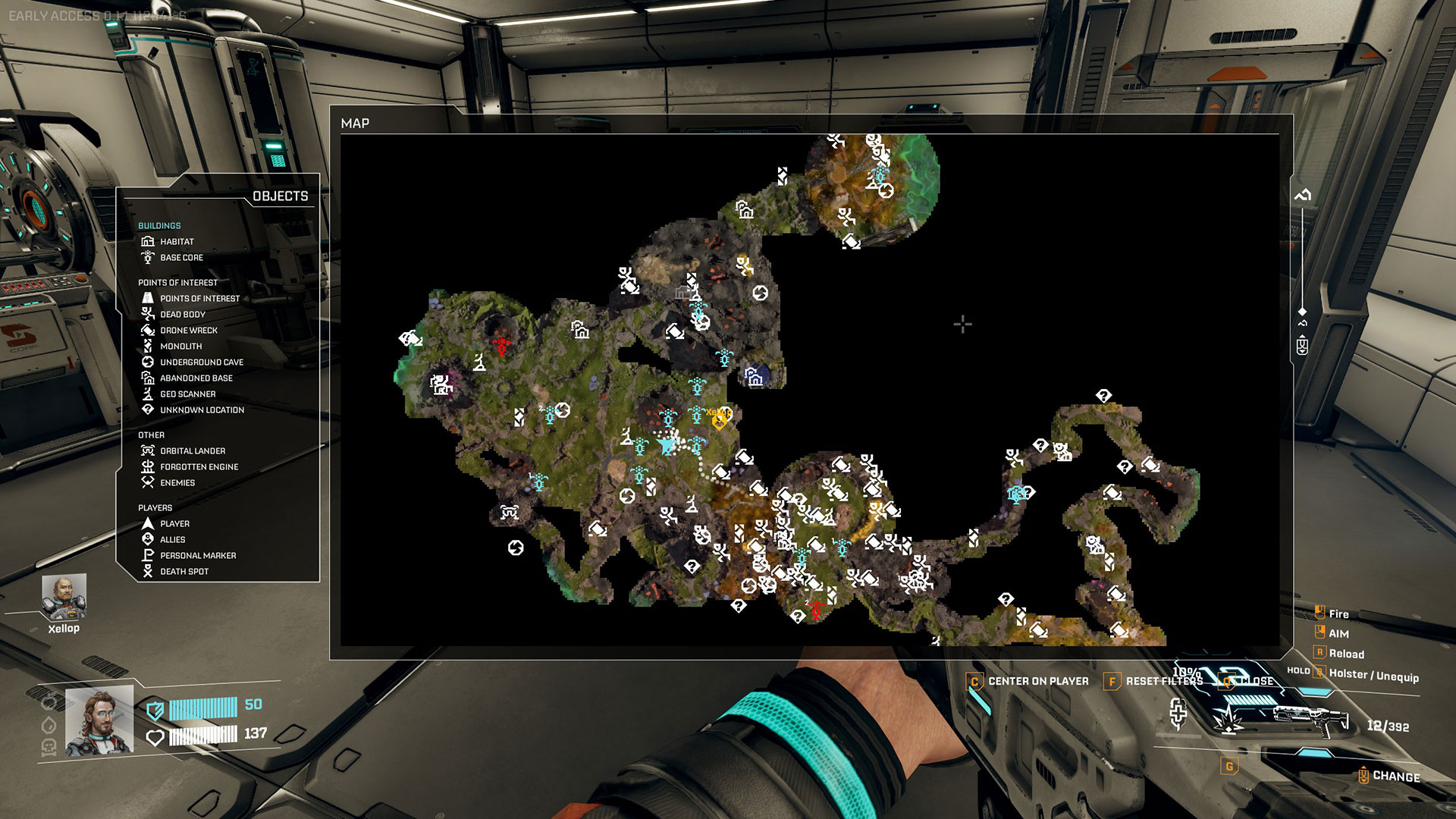
Task: Toggle the Unknown Location filter
Action: pyautogui.click(x=201, y=409)
